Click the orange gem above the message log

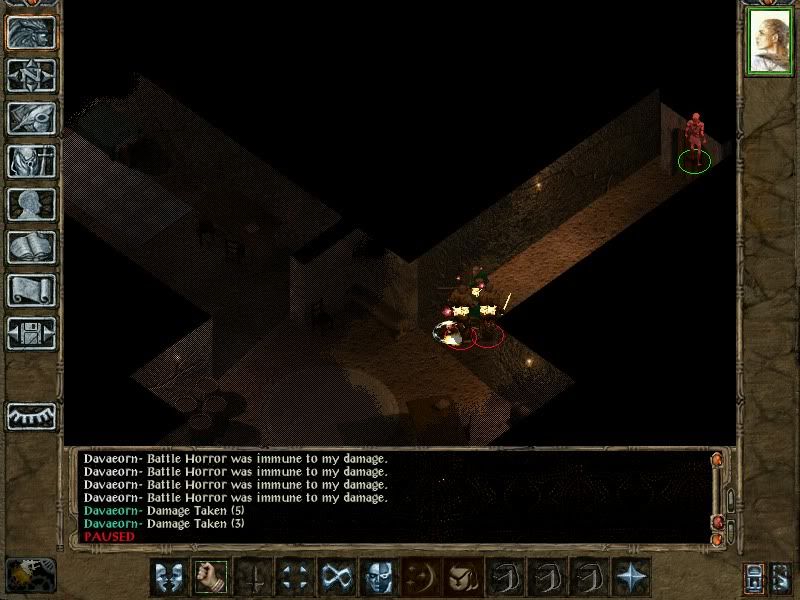click(x=716, y=459)
